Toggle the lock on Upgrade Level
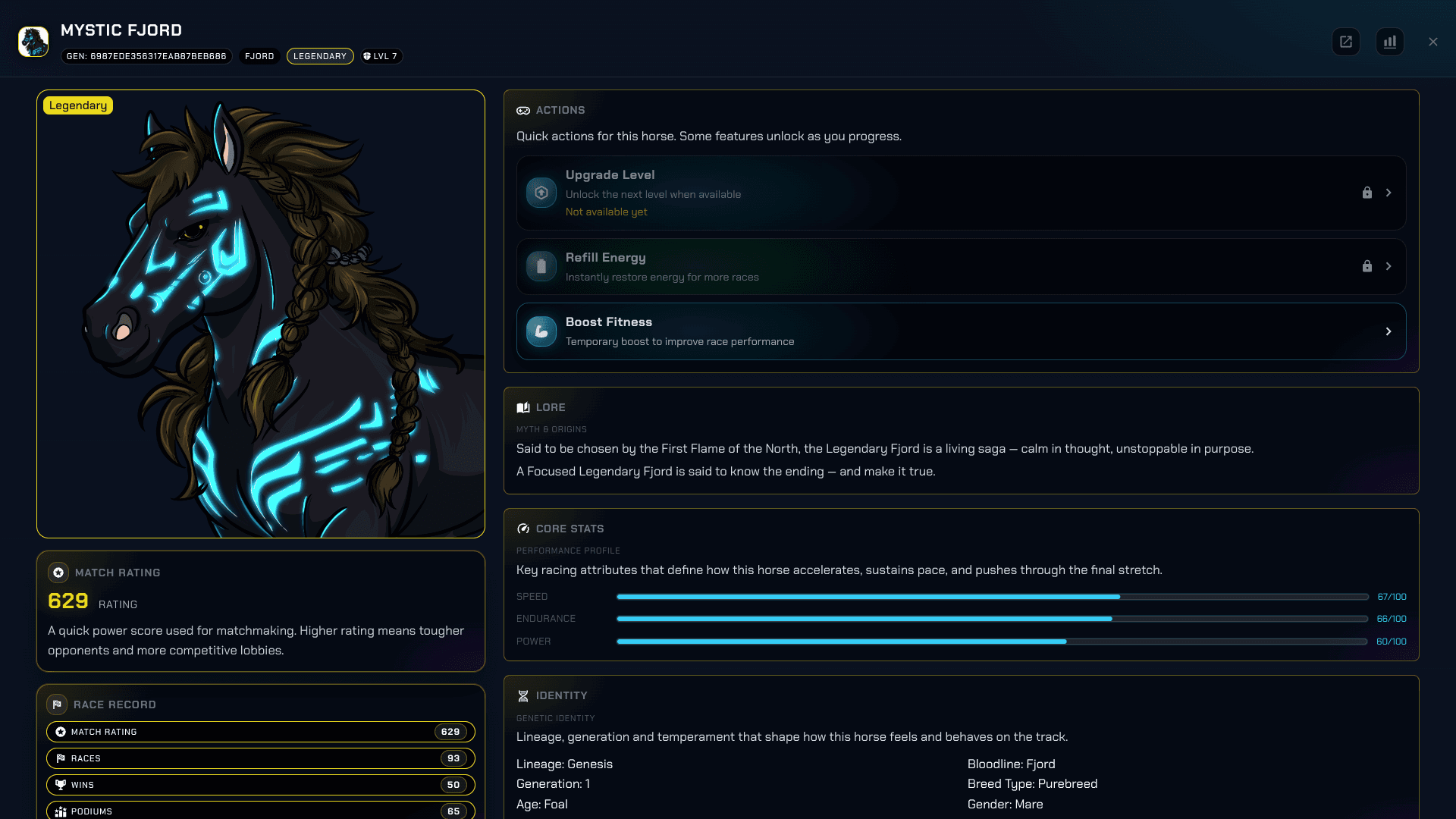1456x819 pixels. (x=1367, y=193)
